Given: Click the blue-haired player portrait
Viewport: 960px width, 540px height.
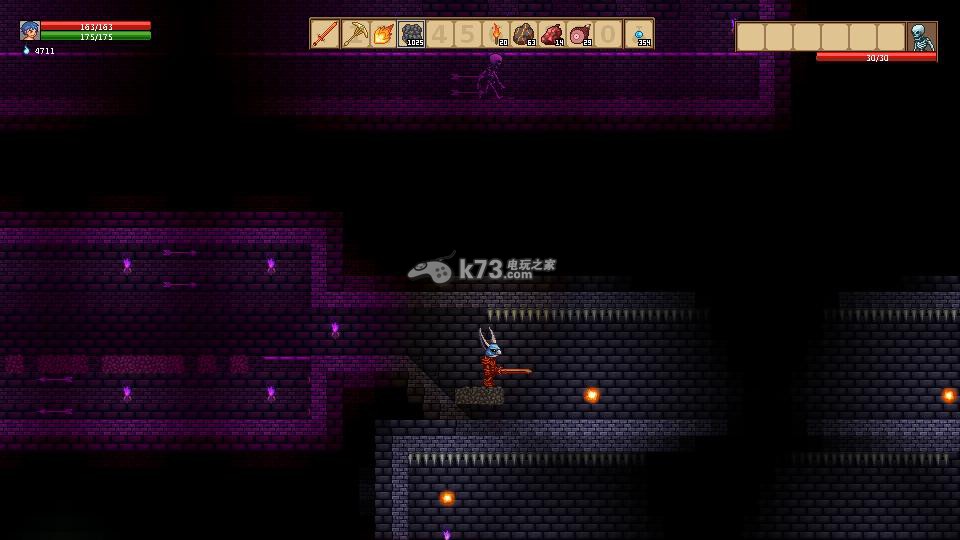Looking at the screenshot, I should [x=30, y=31].
